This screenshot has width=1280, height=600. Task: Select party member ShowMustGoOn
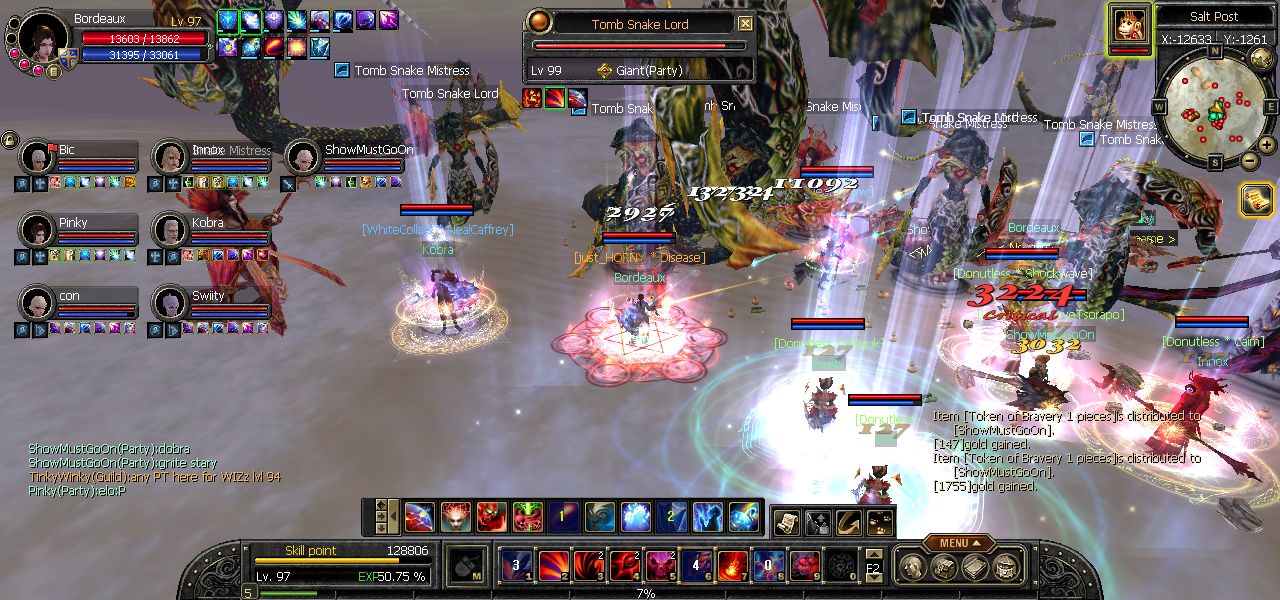304,157
